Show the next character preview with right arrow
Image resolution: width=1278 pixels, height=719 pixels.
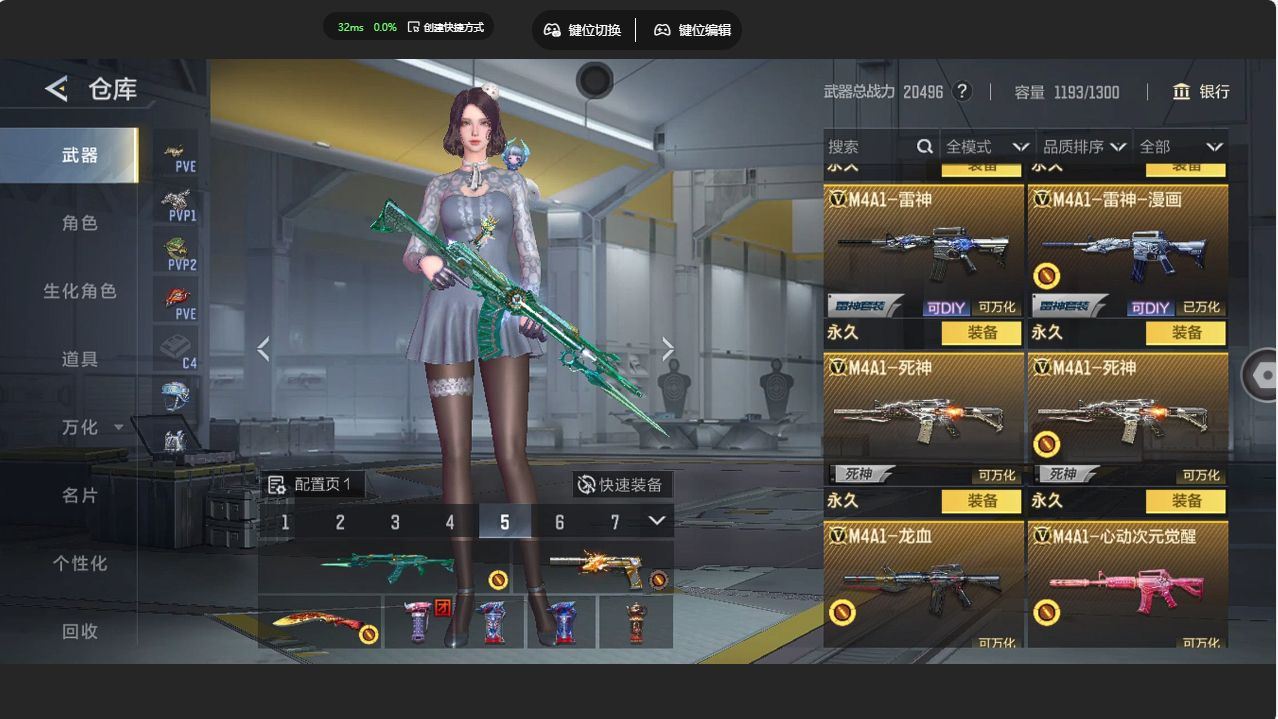tap(668, 349)
